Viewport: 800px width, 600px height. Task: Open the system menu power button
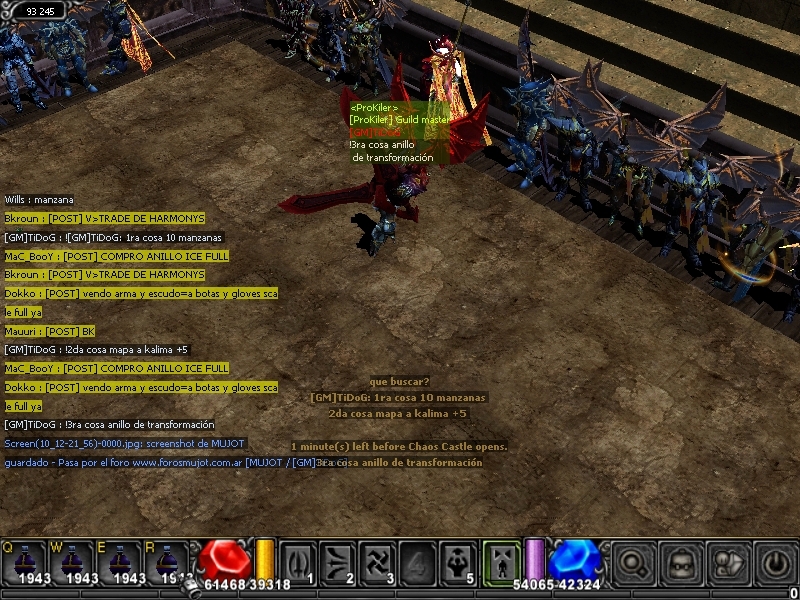[x=776, y=563]
